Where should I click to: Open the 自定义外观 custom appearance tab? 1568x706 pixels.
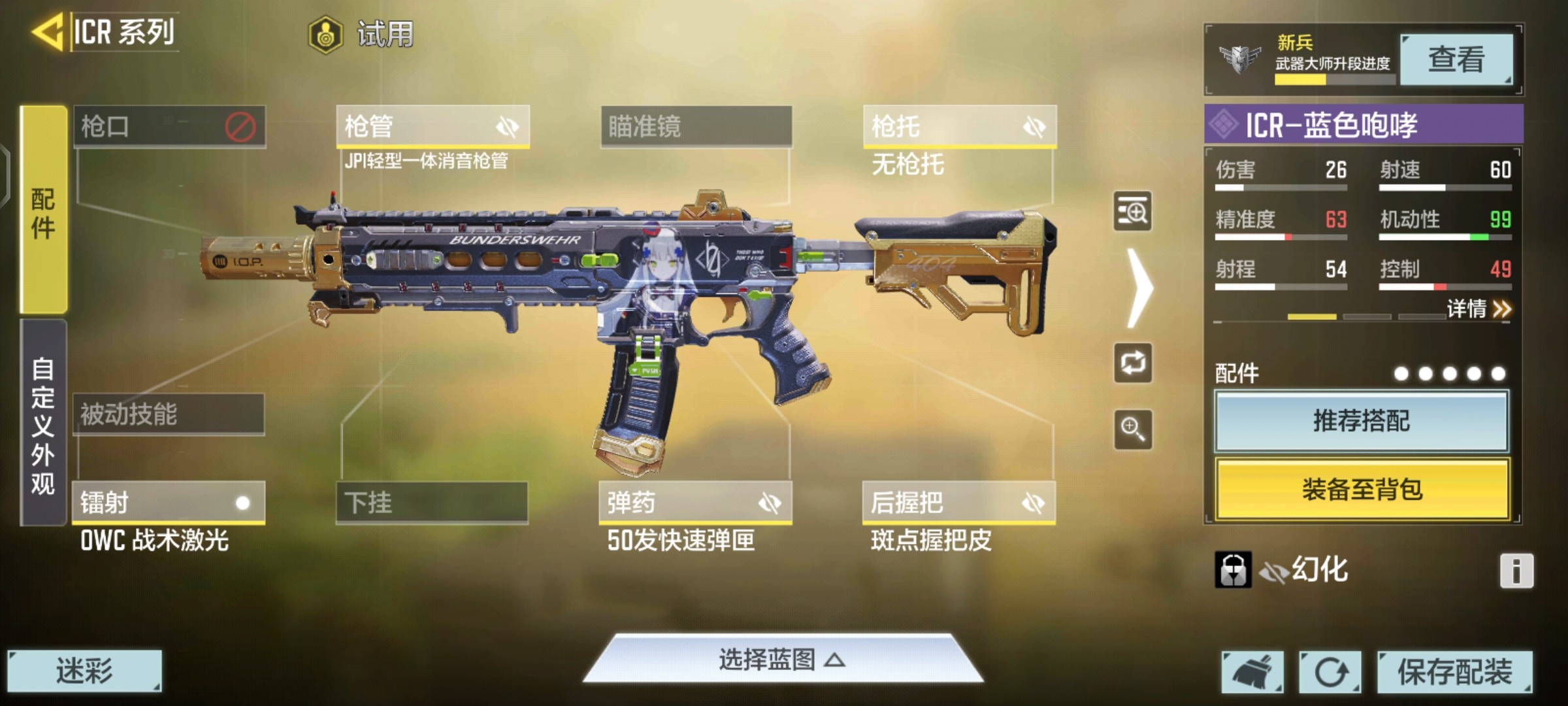(43, 424)
